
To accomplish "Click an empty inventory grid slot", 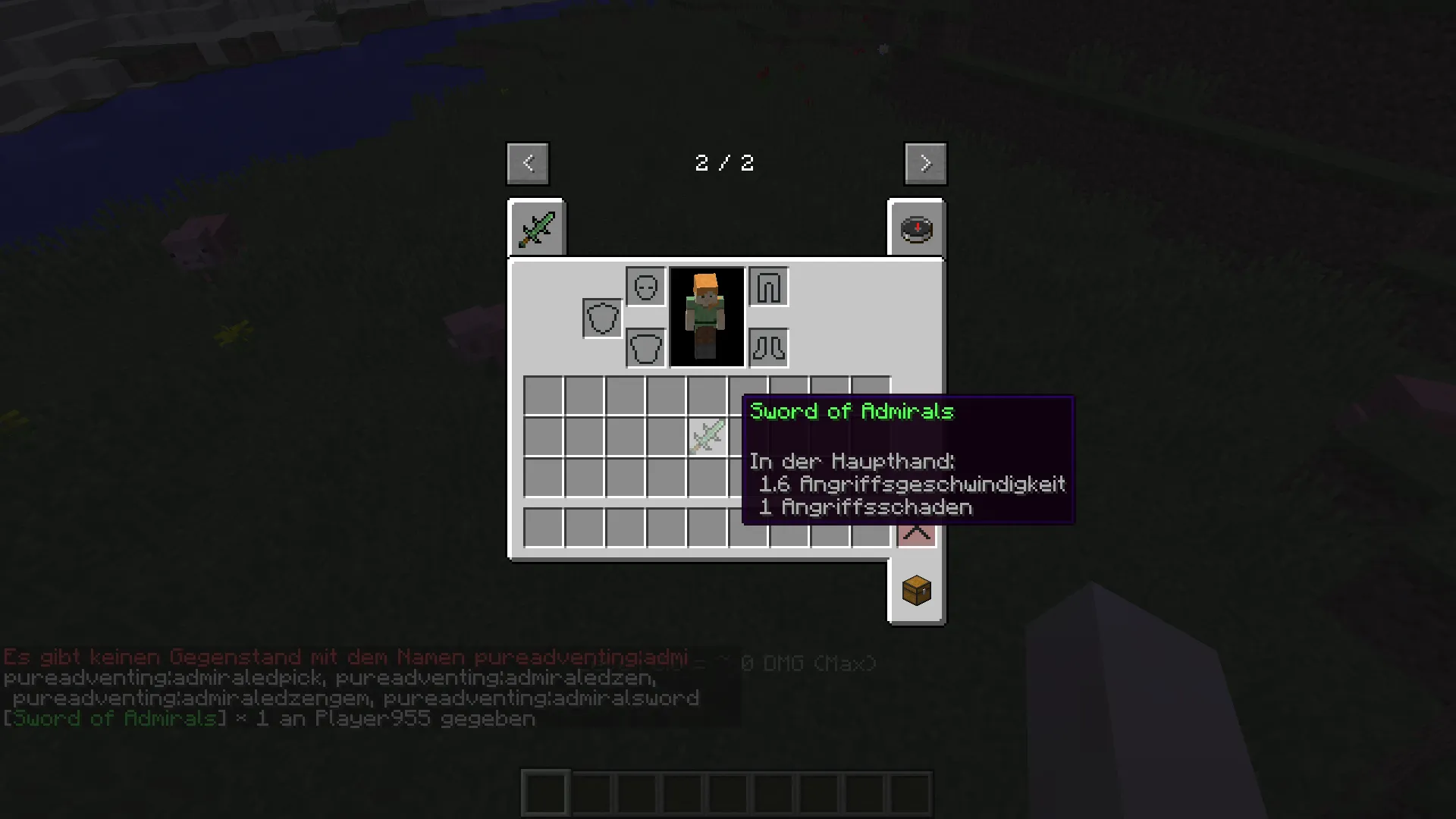I will pos(544,392).
